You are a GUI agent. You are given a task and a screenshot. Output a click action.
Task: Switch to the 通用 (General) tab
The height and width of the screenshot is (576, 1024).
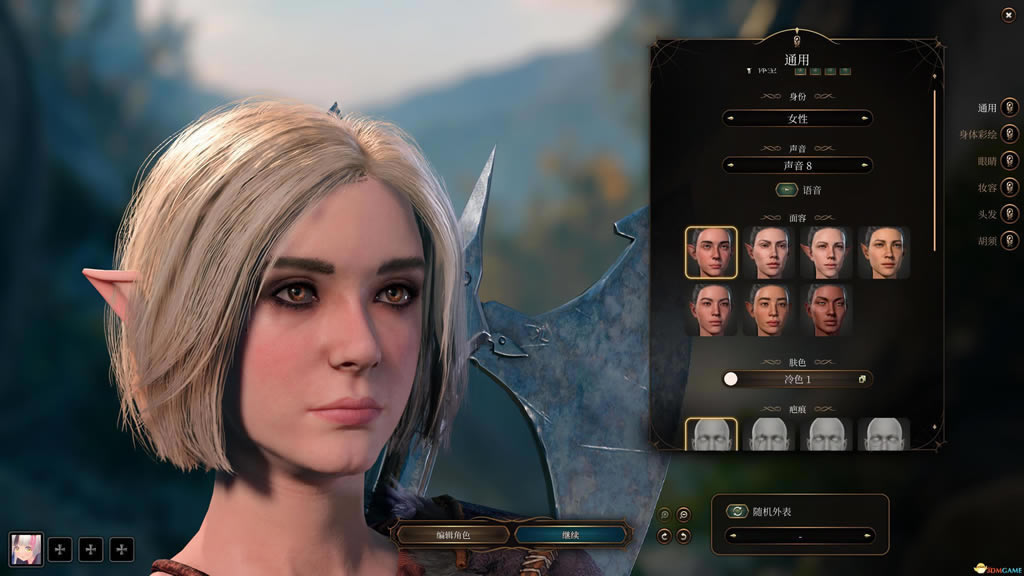(x=1010, y=108)
